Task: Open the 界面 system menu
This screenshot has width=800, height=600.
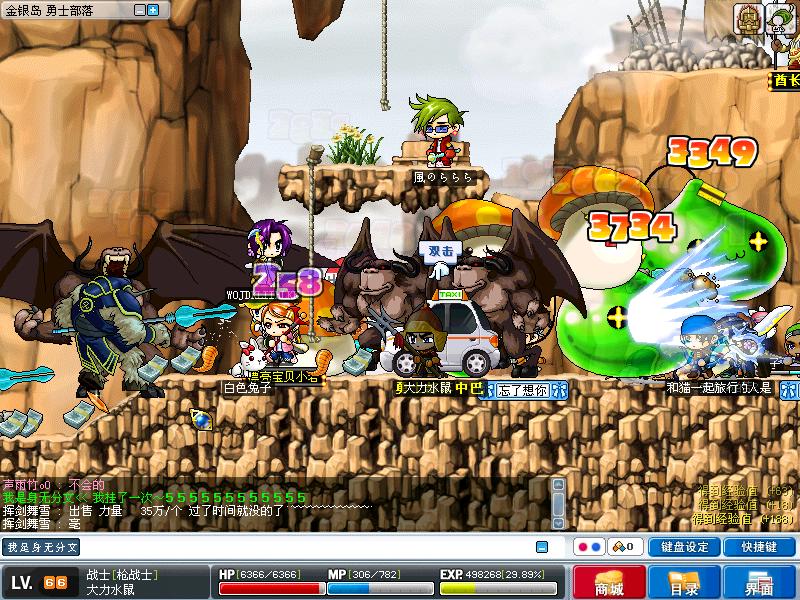Action: pyautogui.click(x=759, y=583)
